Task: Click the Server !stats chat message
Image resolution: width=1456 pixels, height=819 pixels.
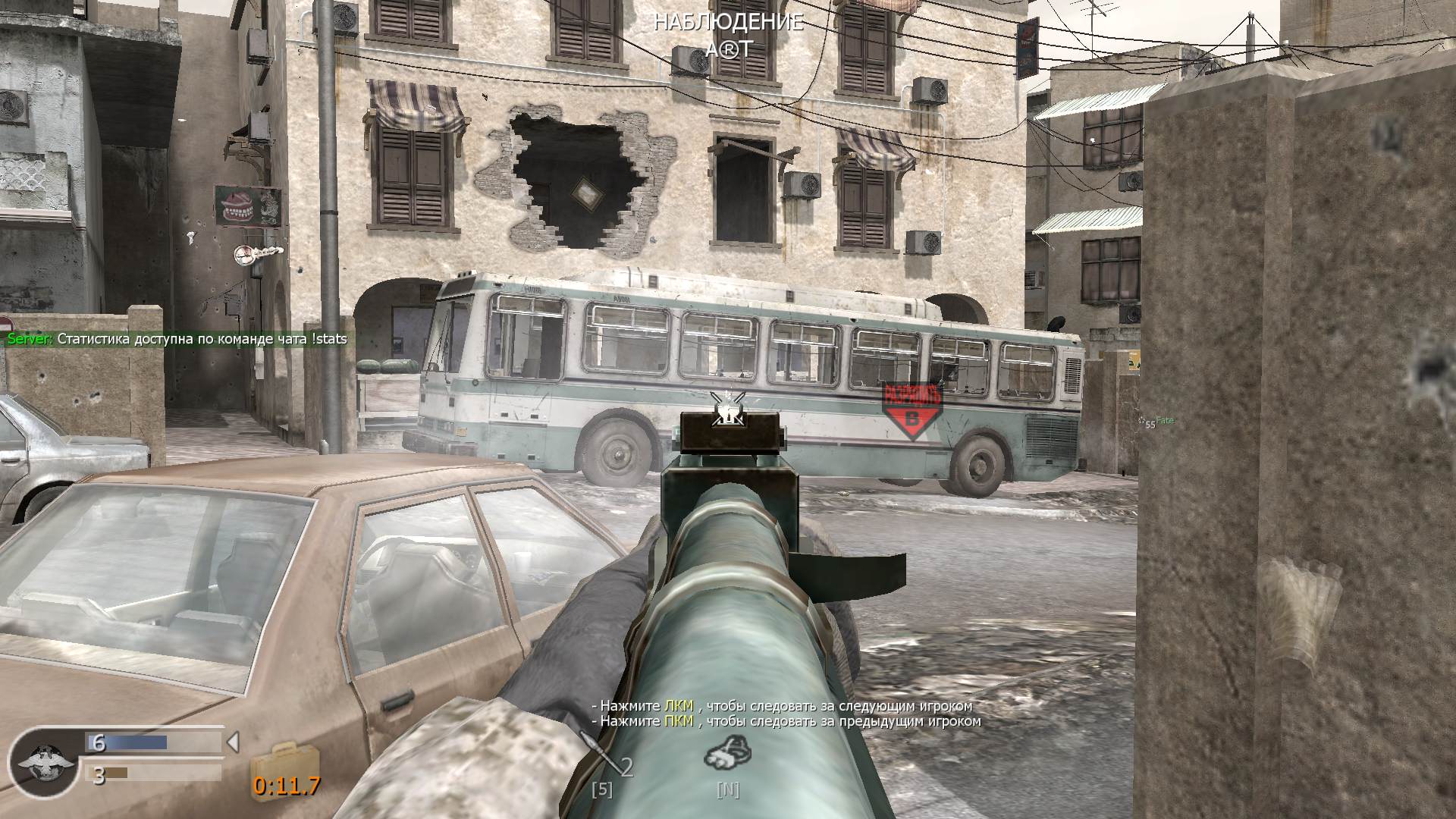Action: click(174, 340)
